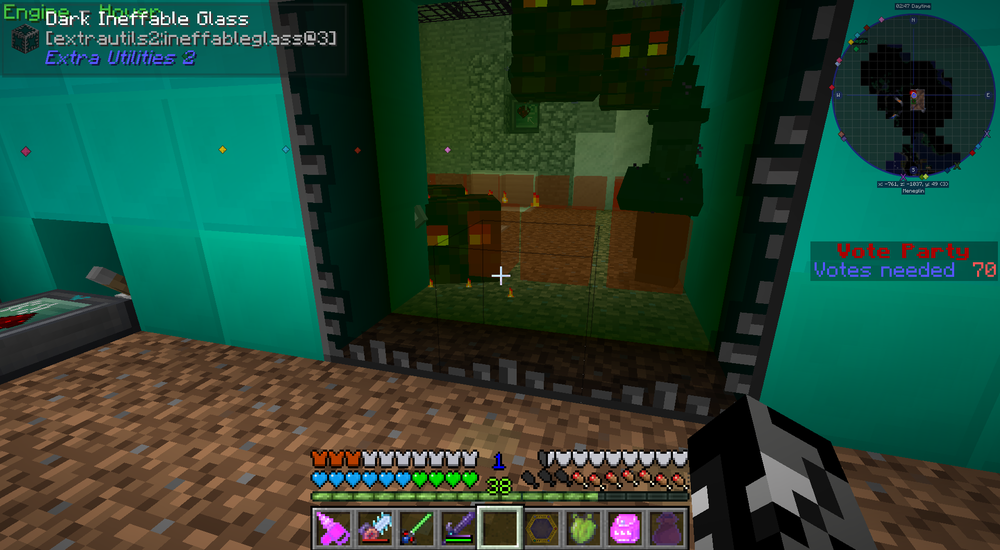Select the purple sword hotbar slot

click(x=457, y=526)
